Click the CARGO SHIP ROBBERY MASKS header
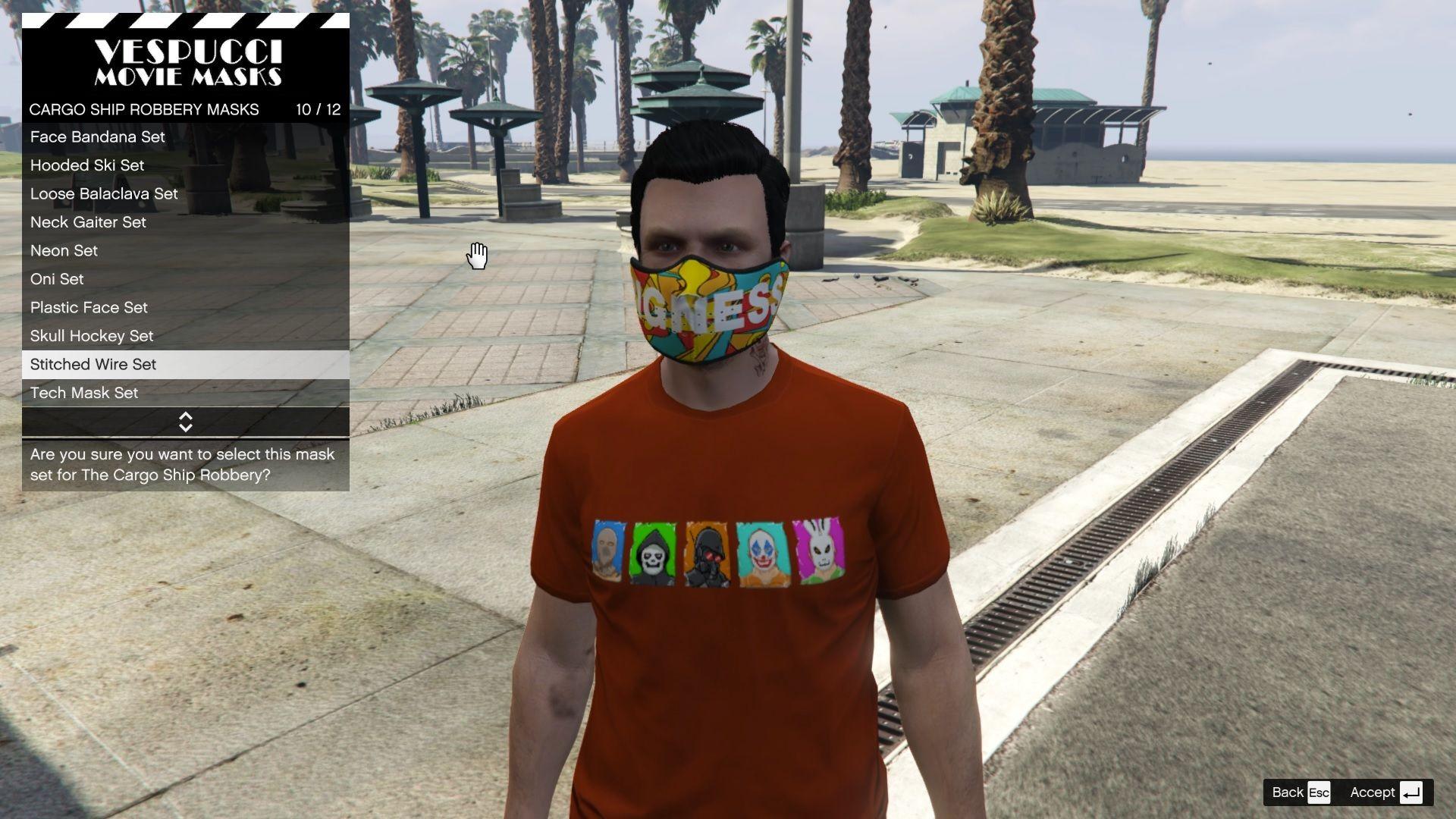The width and height of the screenshot is (1456, 819). pyautogui.click(x=144, y=109)
